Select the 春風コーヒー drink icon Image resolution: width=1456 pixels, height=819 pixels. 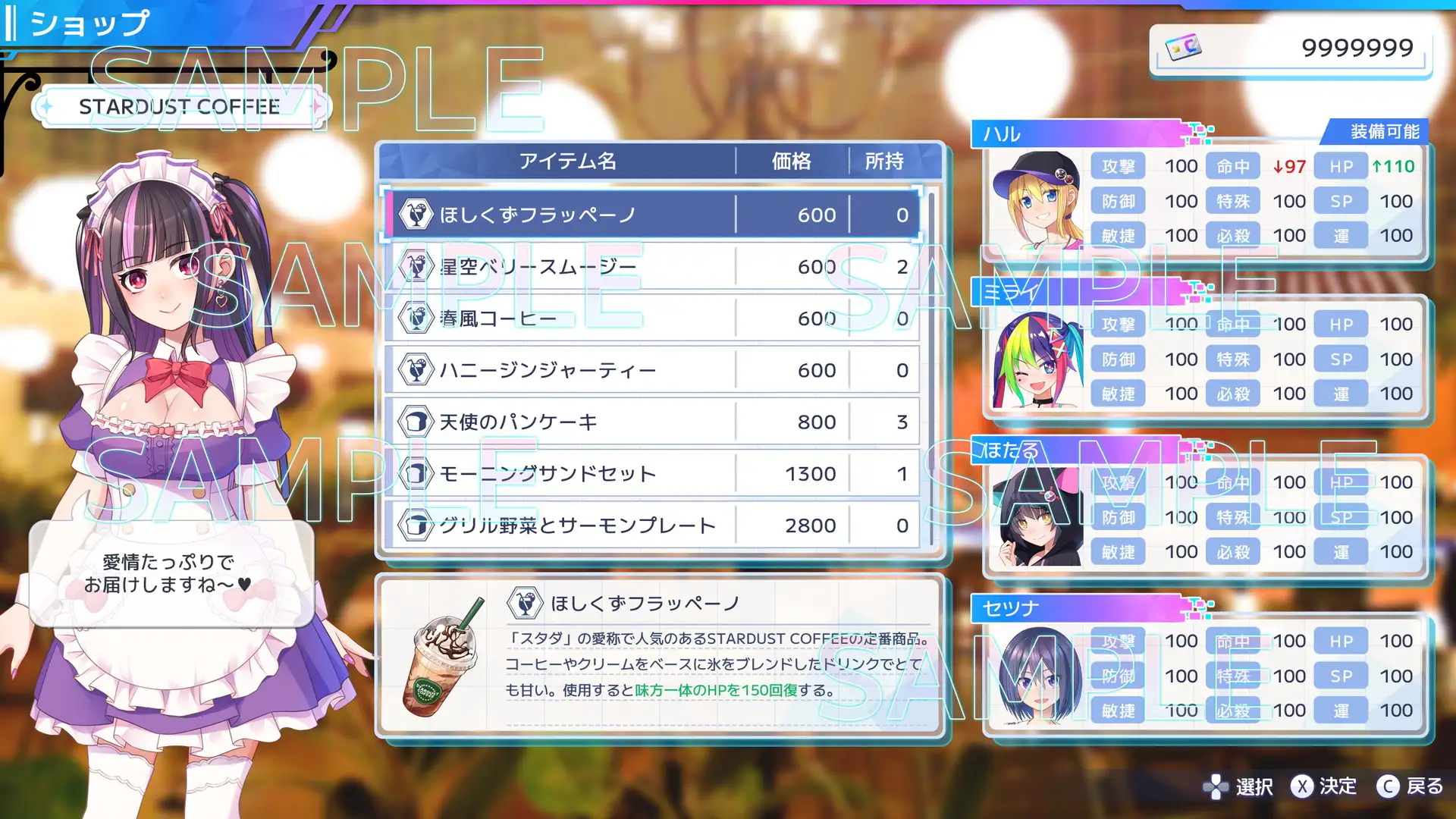coord(416,318)
